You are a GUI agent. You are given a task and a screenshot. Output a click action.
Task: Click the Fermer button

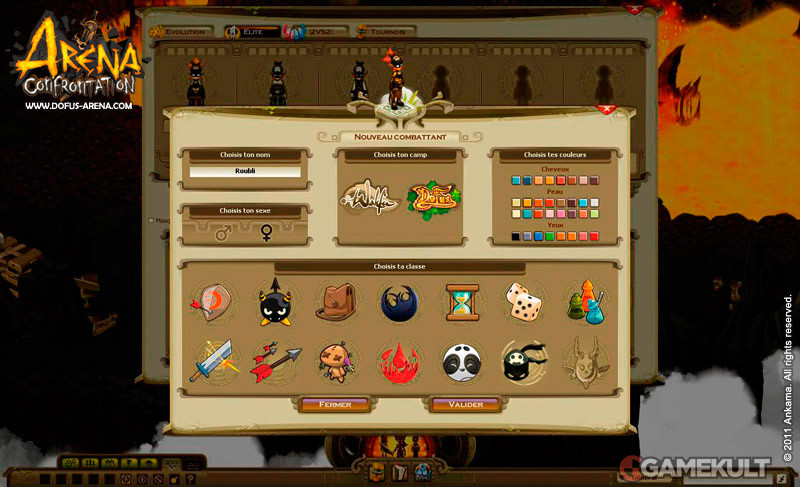334,405
